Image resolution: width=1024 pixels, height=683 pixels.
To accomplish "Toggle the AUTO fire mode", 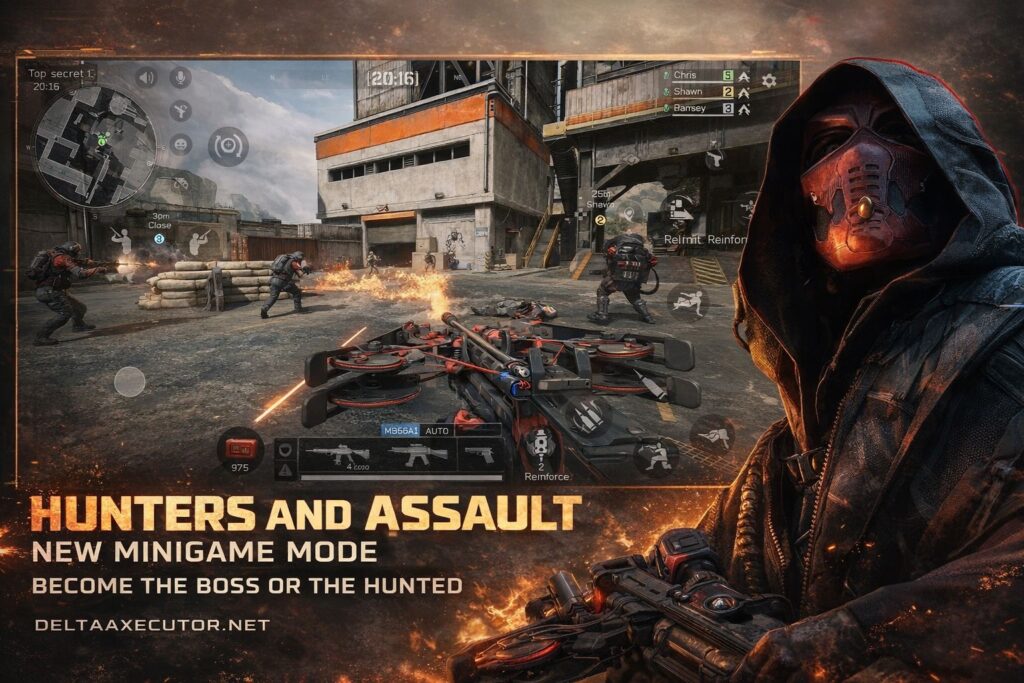I will click(438, 430).
